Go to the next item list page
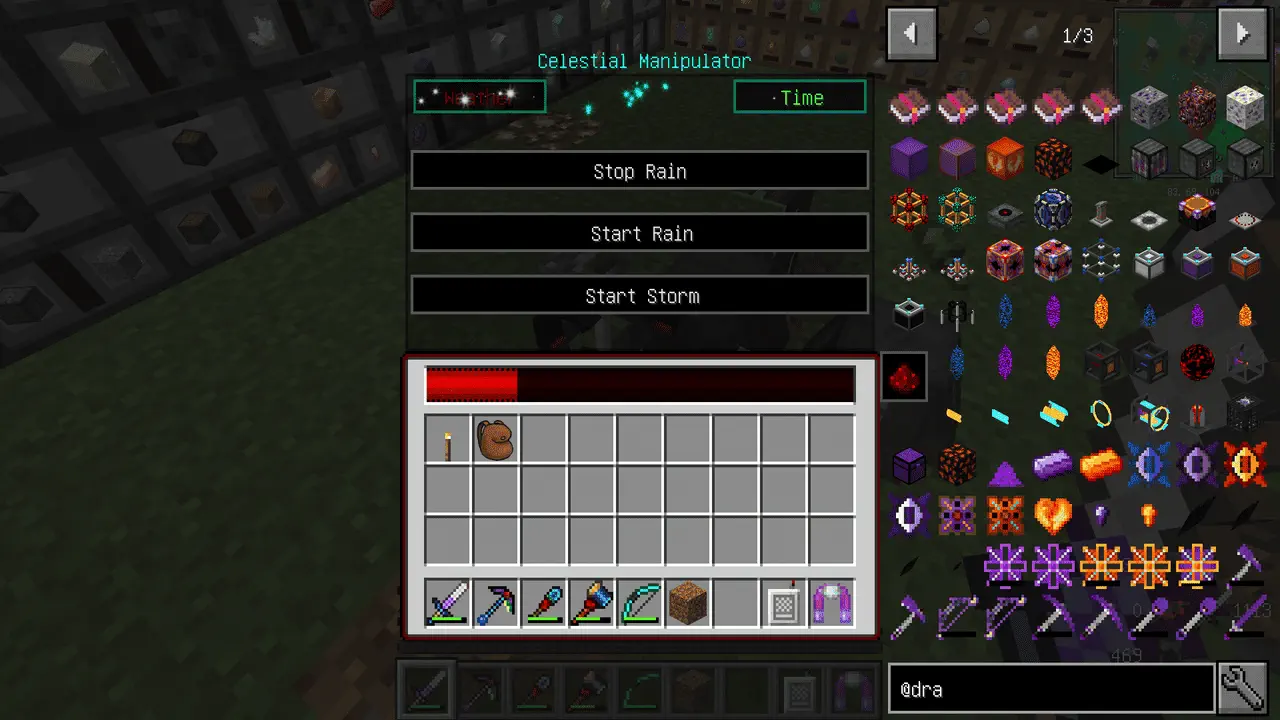Image resolution: width=1280 pixels, height=720 pixels. 1242,34
